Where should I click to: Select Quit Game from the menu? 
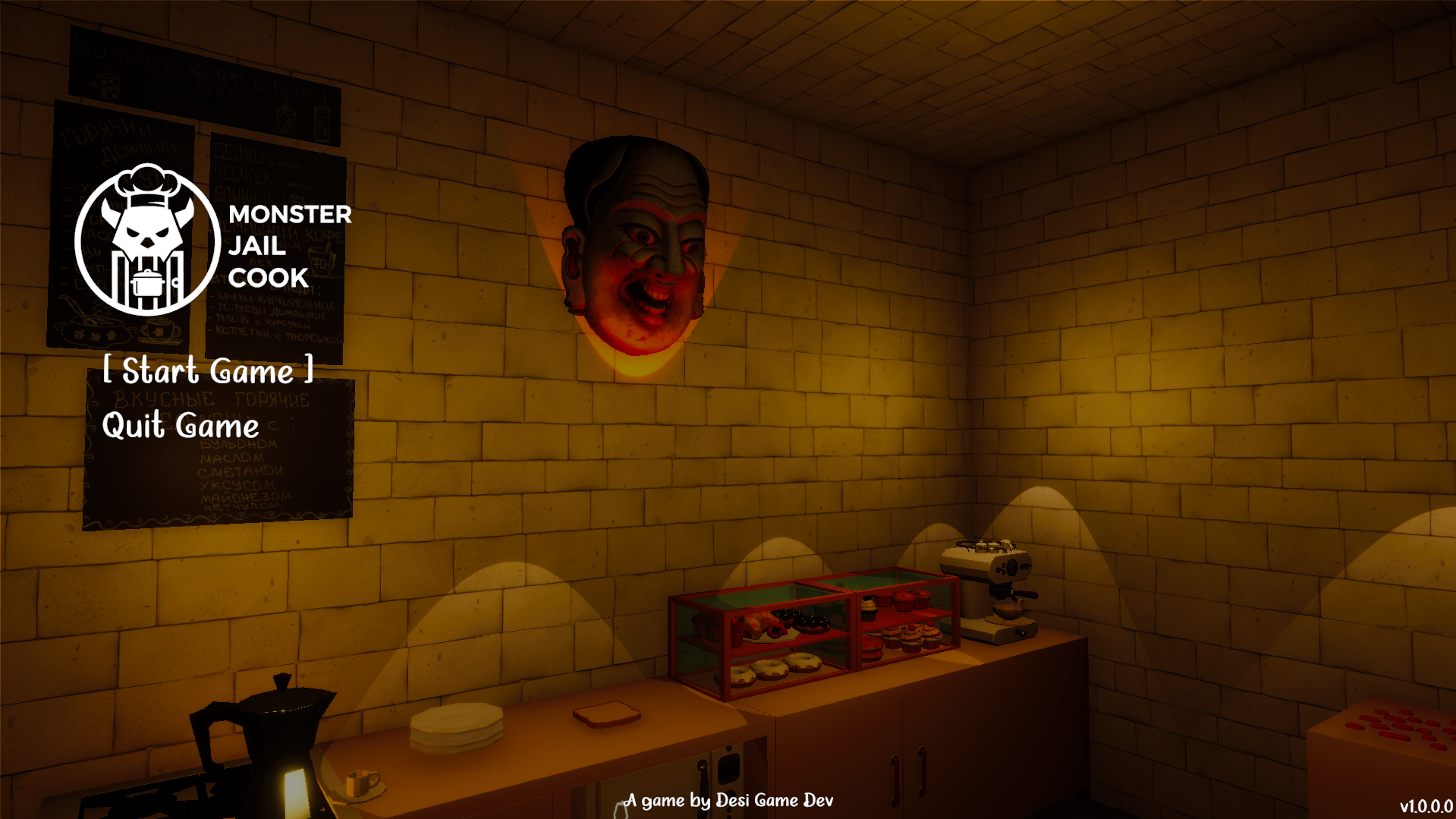pyautogui.click(x=181, y=427)
